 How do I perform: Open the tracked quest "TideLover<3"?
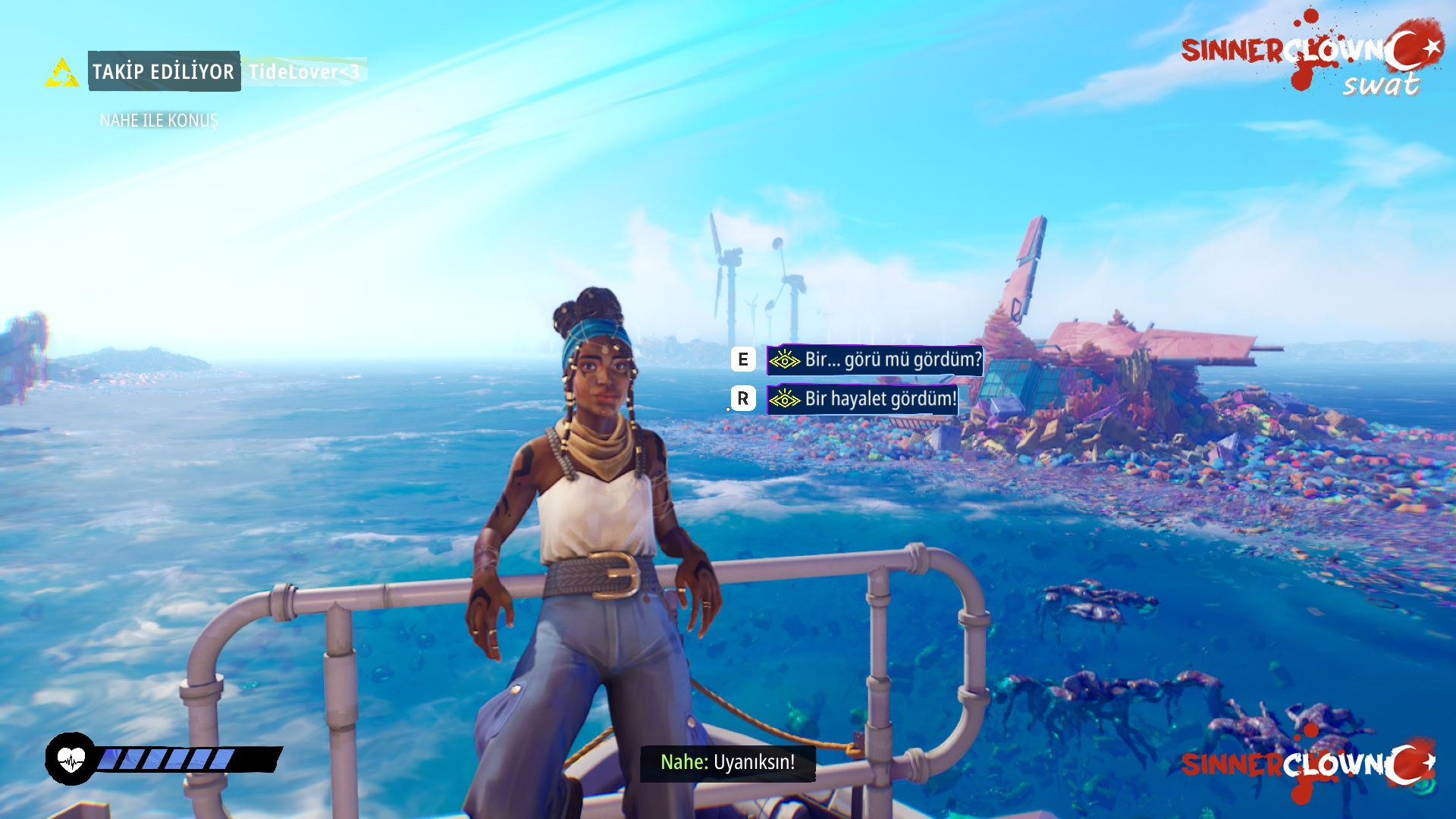[304, 72]
